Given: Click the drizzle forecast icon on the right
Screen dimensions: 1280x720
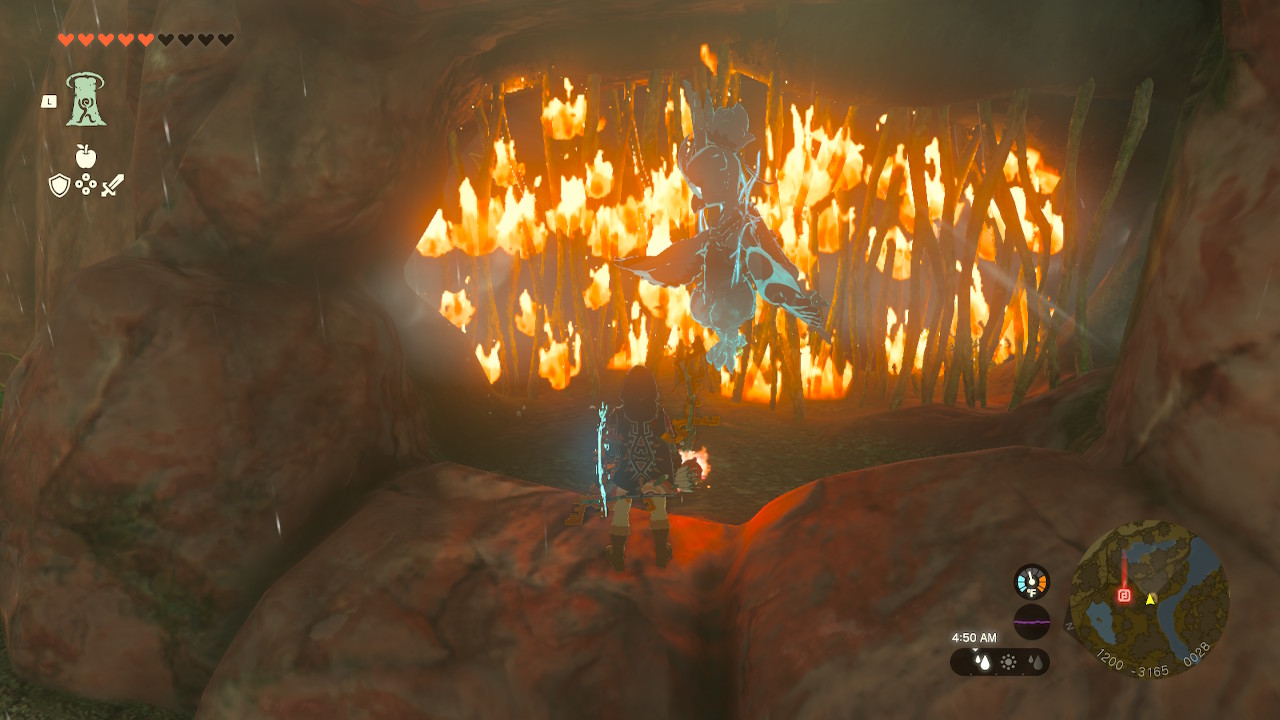Looking at the screenshot, I should (1035, 660).
